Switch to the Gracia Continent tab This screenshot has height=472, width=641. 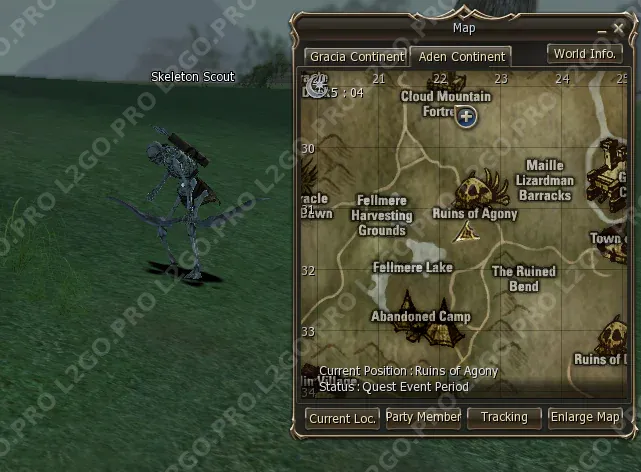click(x=356, y=57)
